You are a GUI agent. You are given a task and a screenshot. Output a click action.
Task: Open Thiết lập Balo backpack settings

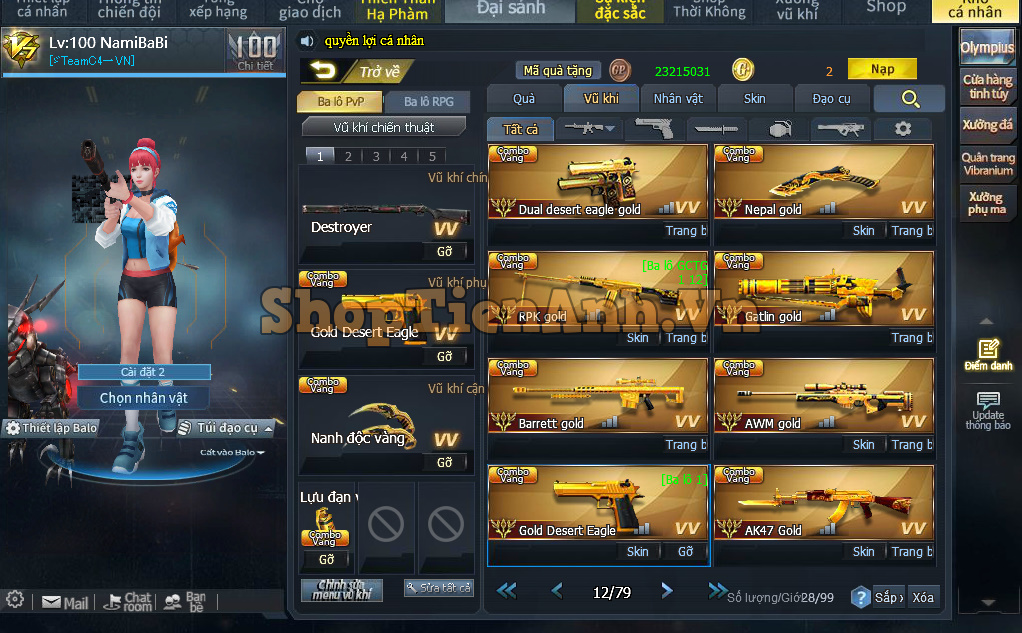click(x=52, y=428)
